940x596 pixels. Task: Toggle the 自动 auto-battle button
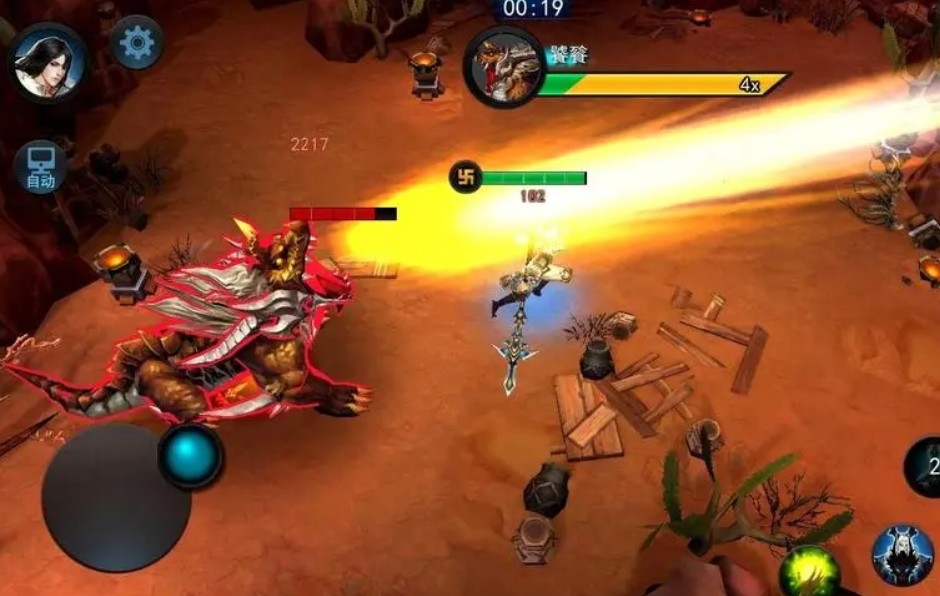coord(40,167)
